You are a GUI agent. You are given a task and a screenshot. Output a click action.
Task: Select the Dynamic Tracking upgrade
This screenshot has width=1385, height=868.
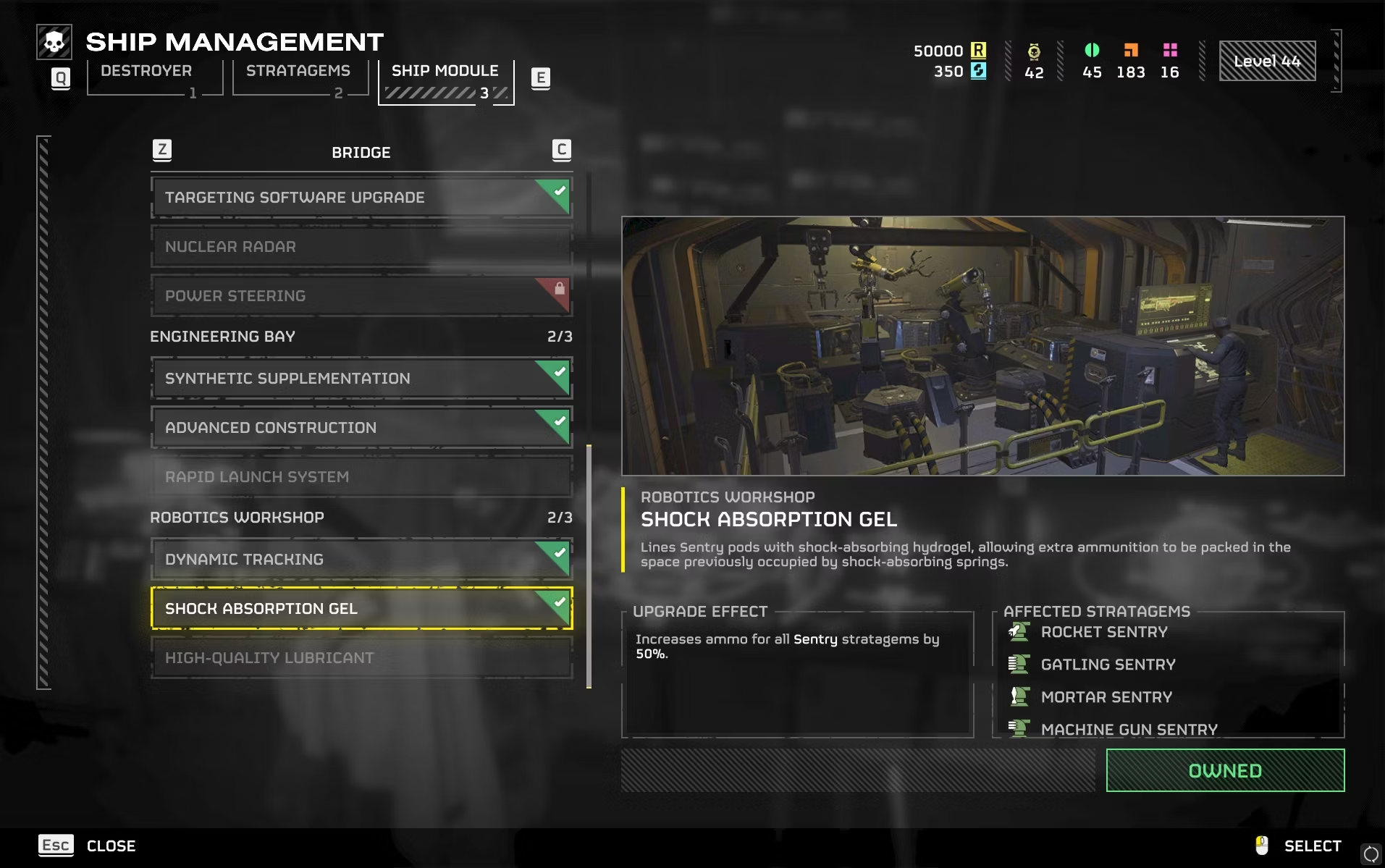pos(361,560)
